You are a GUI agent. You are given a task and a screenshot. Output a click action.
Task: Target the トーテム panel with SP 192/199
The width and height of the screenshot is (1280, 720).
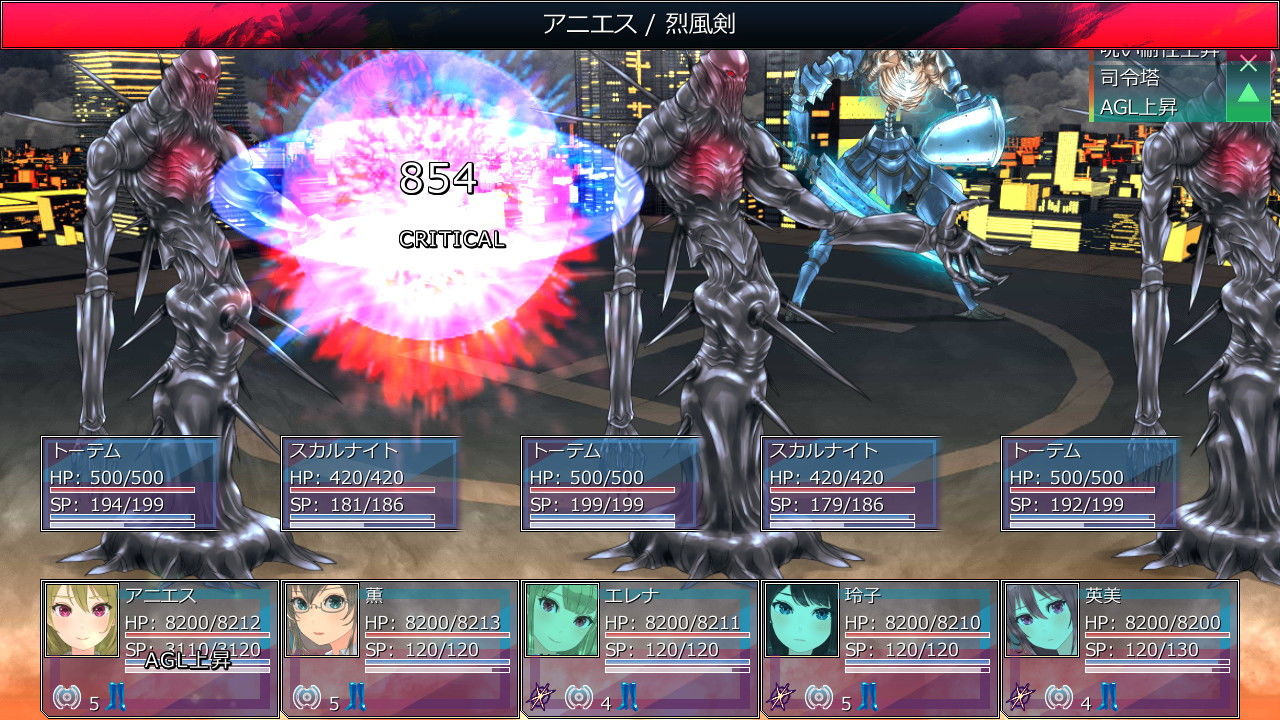click(1091, 483)
